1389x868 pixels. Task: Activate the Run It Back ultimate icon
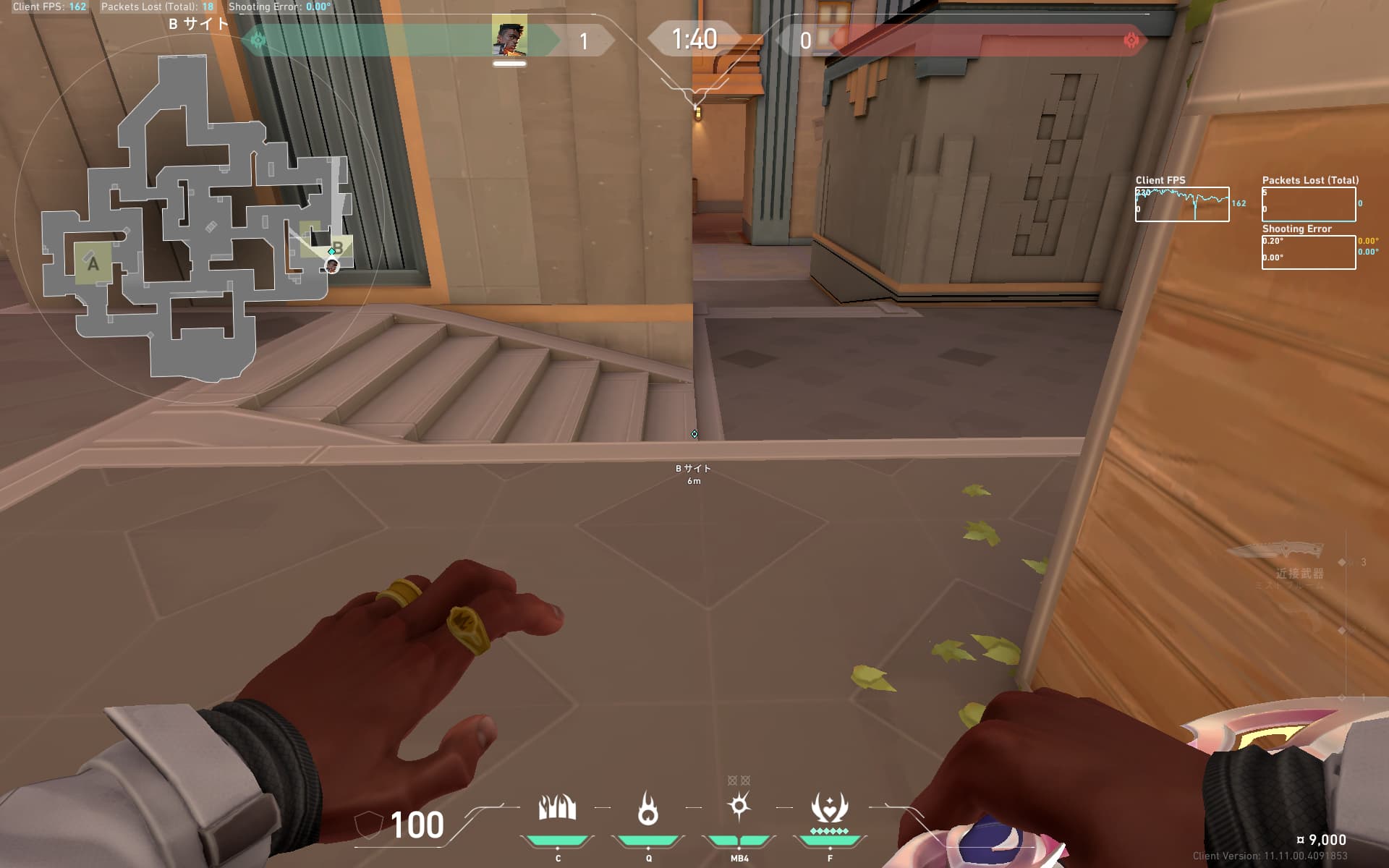point(829,808)
